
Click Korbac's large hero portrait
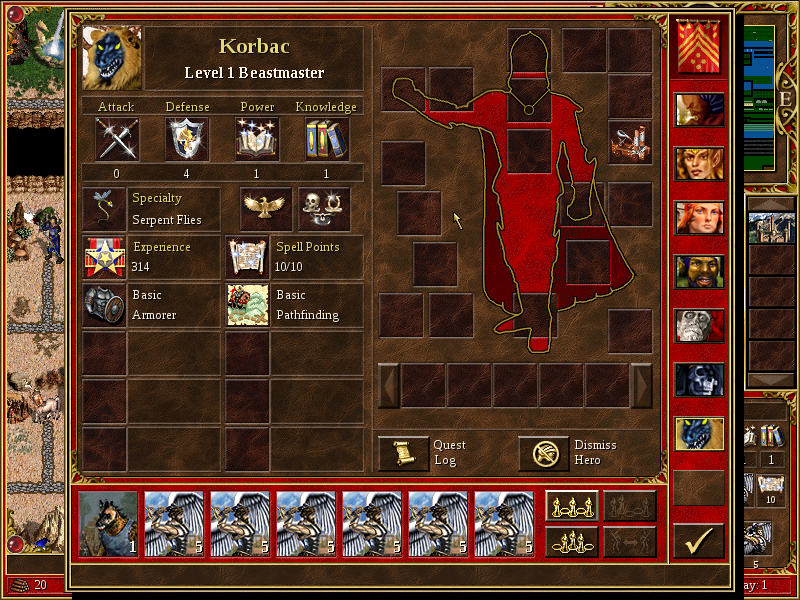tap(112, 58)
